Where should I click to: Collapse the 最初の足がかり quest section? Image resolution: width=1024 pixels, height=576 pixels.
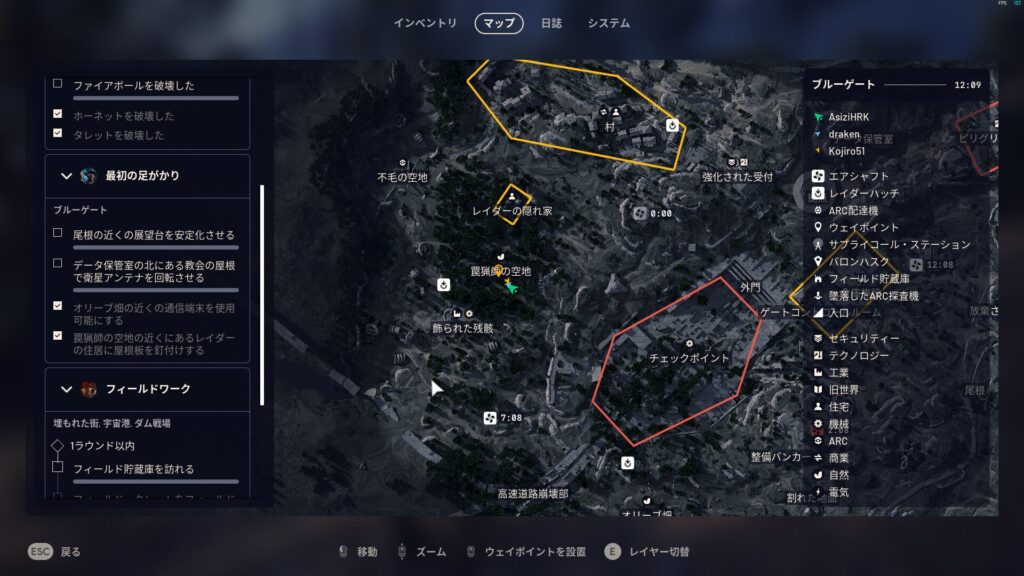(x=67, y=176)
